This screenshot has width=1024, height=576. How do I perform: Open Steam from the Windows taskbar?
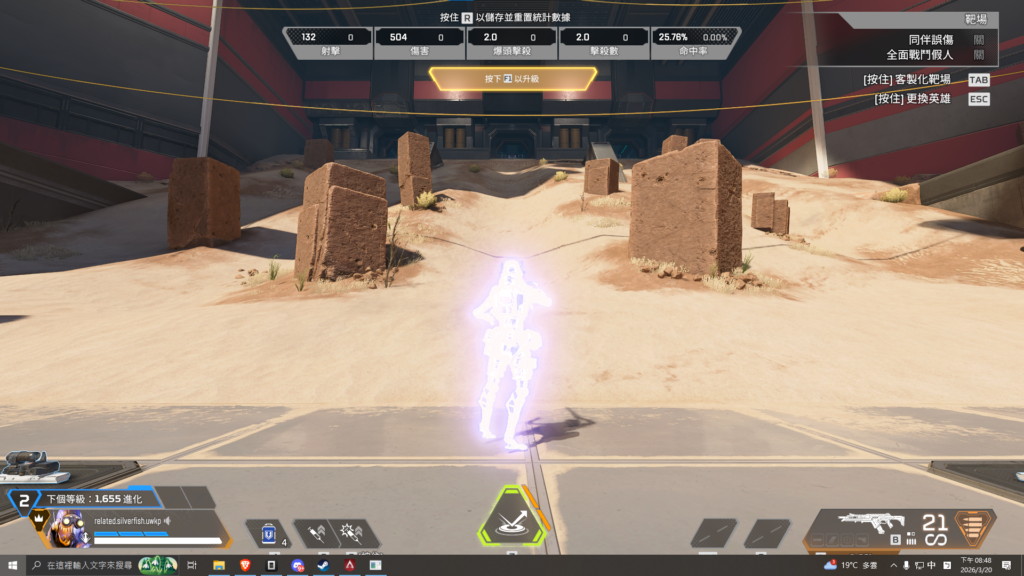tap(323, 566)
